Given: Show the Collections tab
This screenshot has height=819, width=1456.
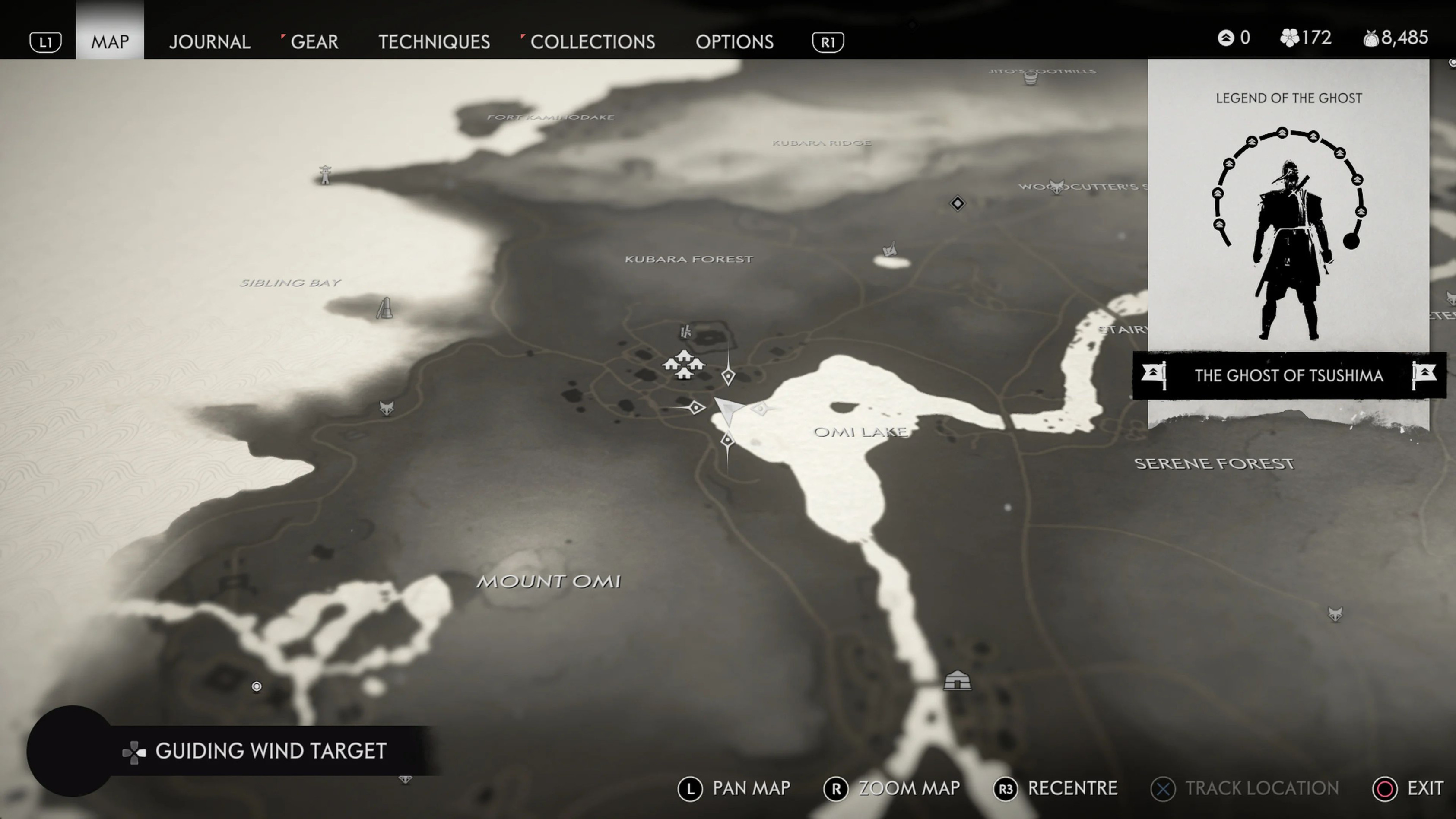Looking at the screenshot, I should [x=592, y=42].
